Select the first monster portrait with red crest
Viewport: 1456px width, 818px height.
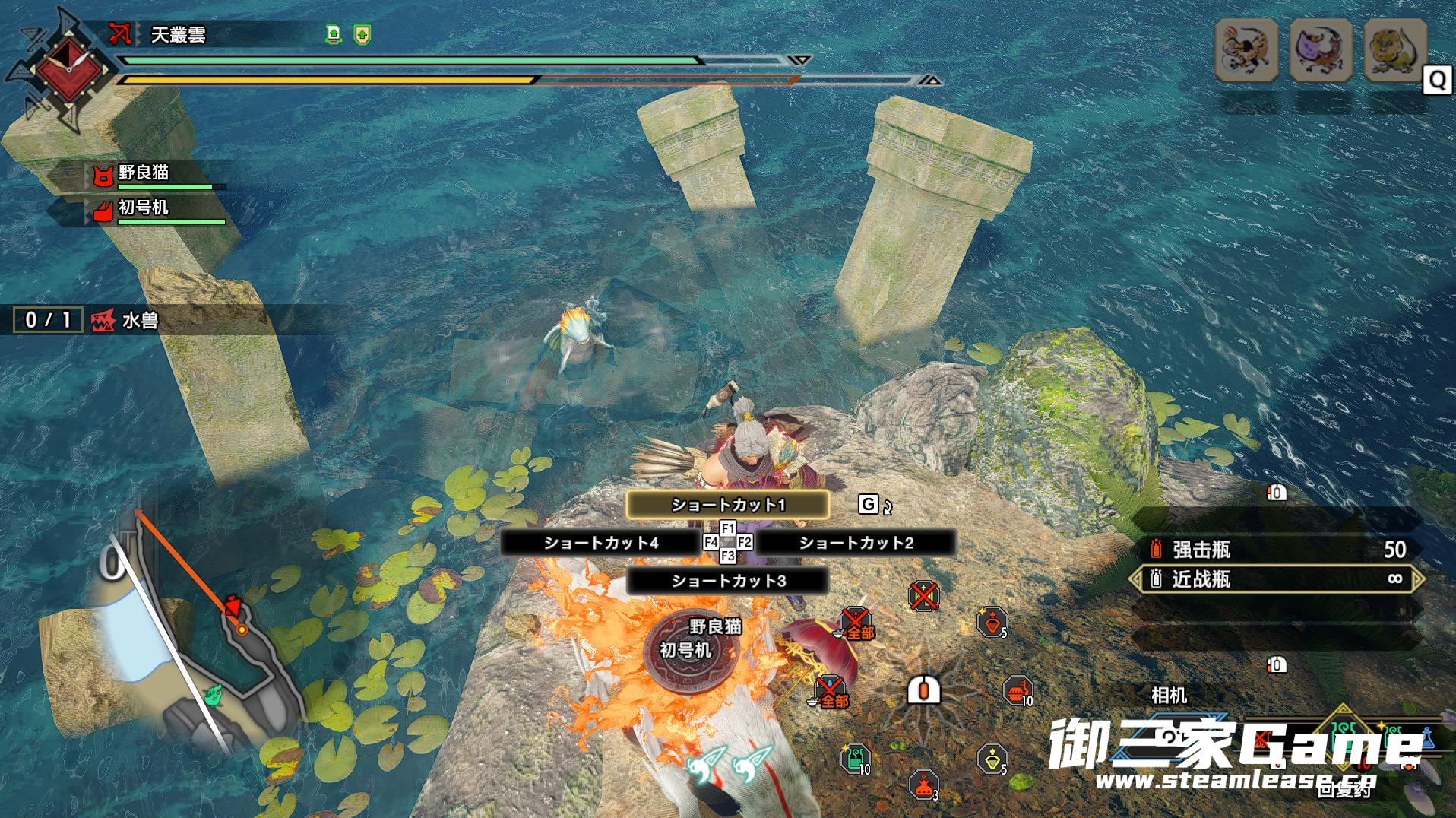click(1246, 51)
